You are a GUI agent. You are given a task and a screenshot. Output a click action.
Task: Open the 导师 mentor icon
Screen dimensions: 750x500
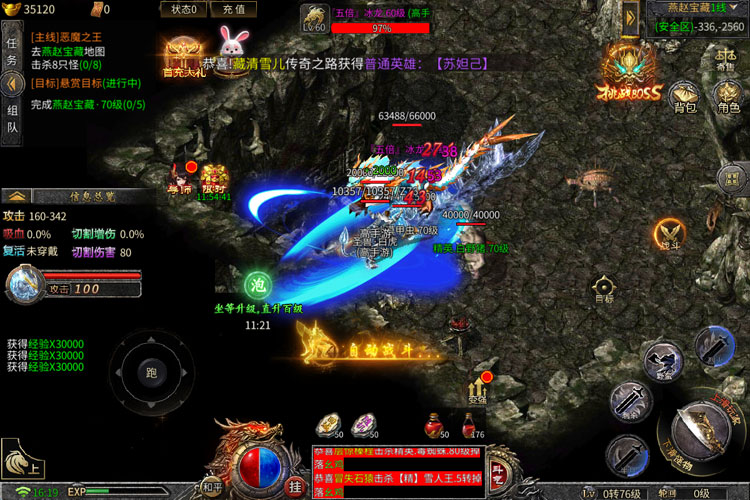pyautogui.click(x=179, y=178)
